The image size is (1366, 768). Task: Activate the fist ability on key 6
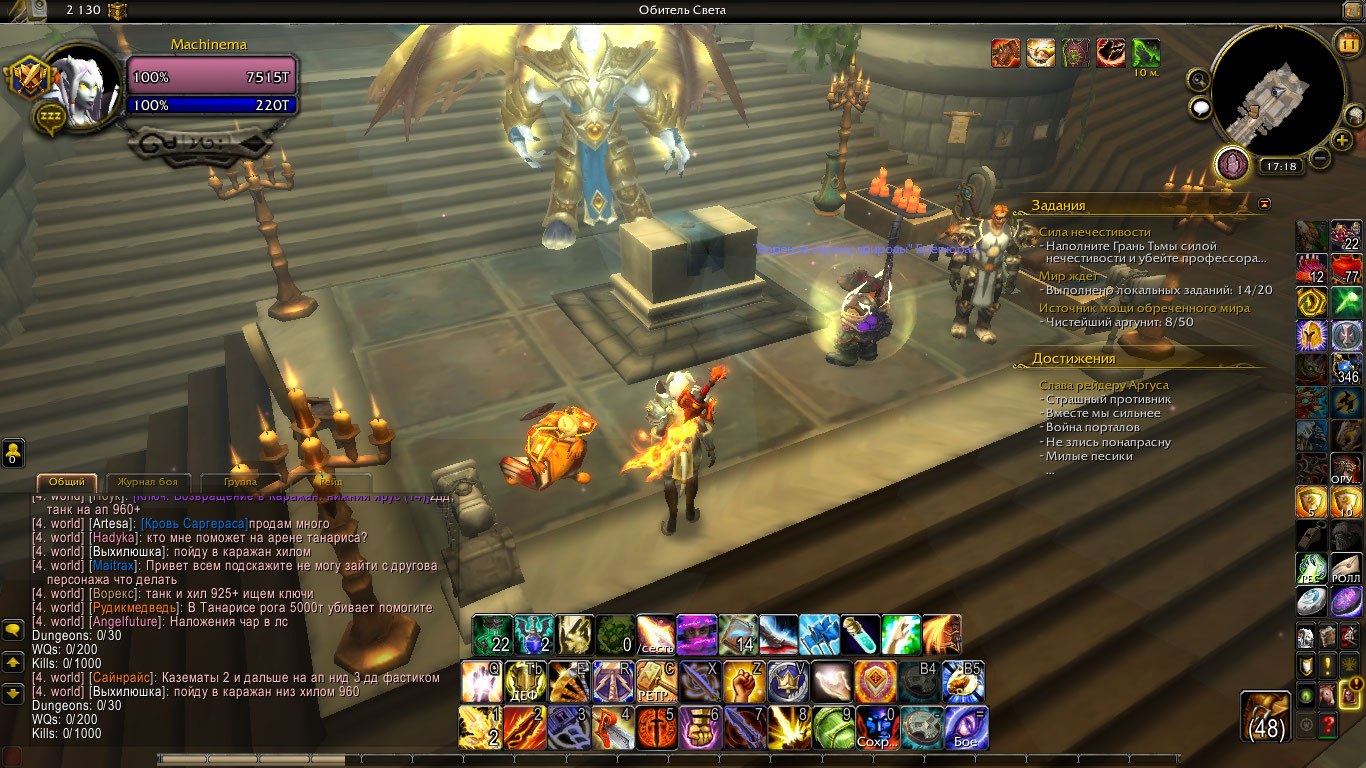pos(700,727)
